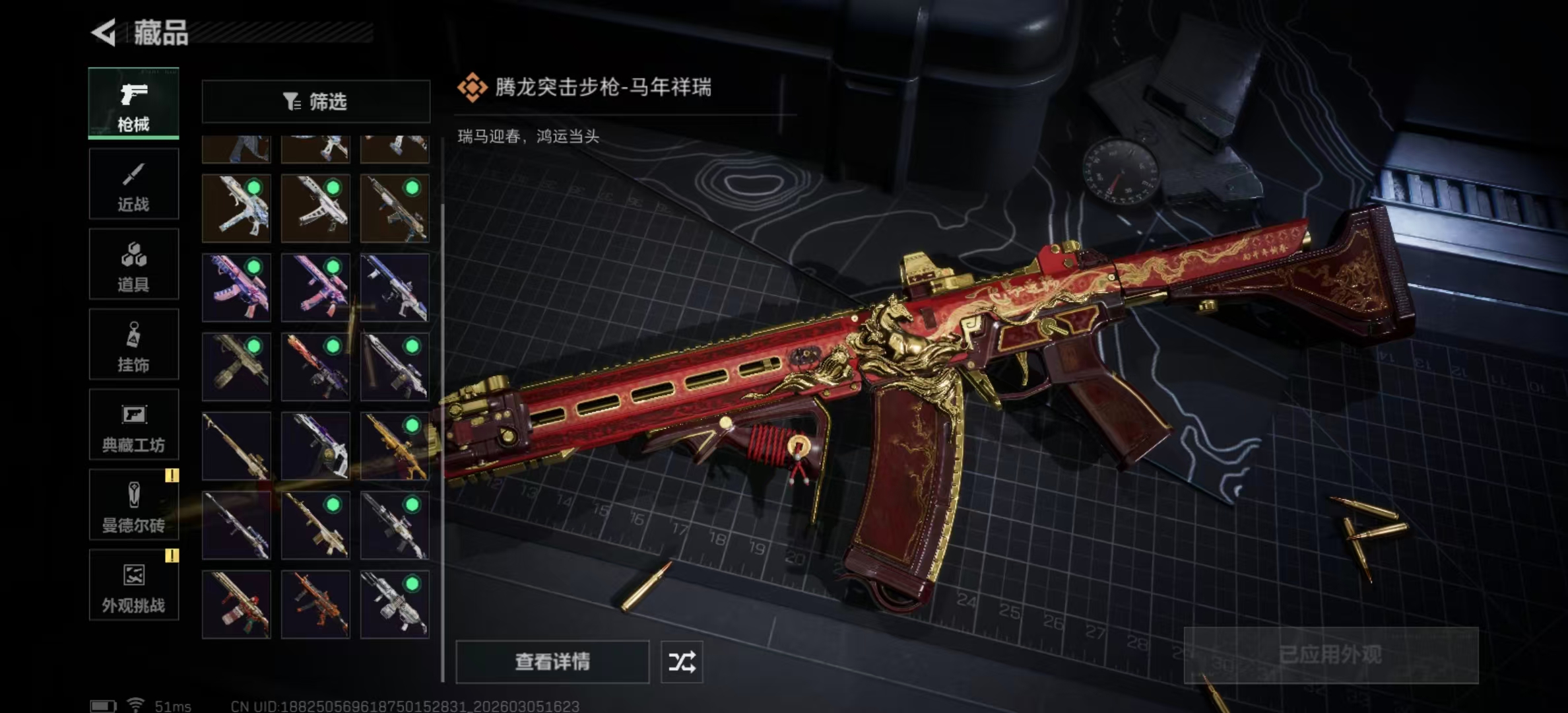
Task: Open the 挂饰 charms category
Action: (x=133, y=345)
